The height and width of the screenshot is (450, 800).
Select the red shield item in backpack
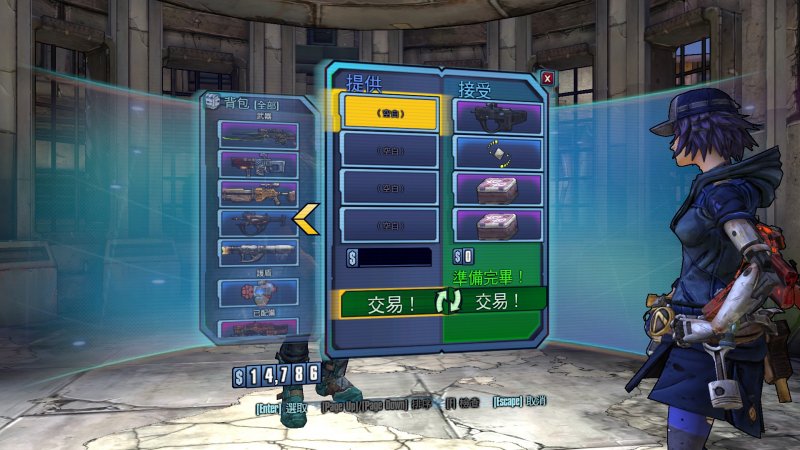tap(258, 293)
